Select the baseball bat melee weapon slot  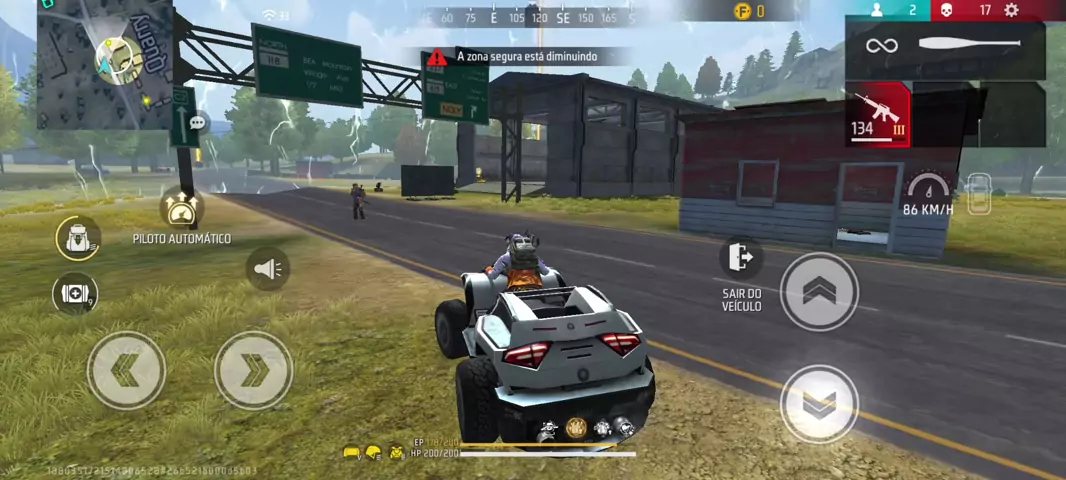click(945, 46)
